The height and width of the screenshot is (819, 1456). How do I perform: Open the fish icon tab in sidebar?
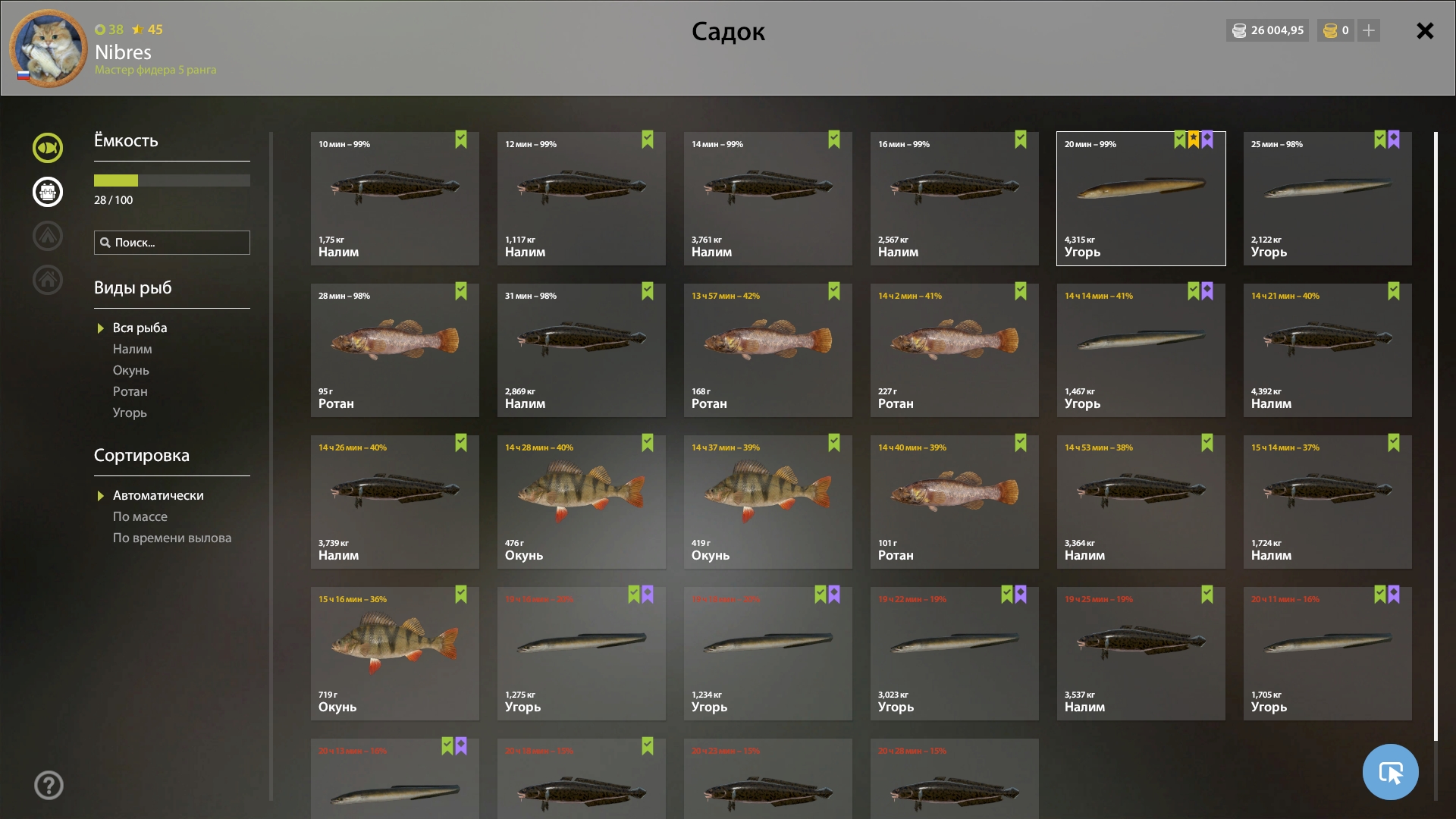coord(48,148)
